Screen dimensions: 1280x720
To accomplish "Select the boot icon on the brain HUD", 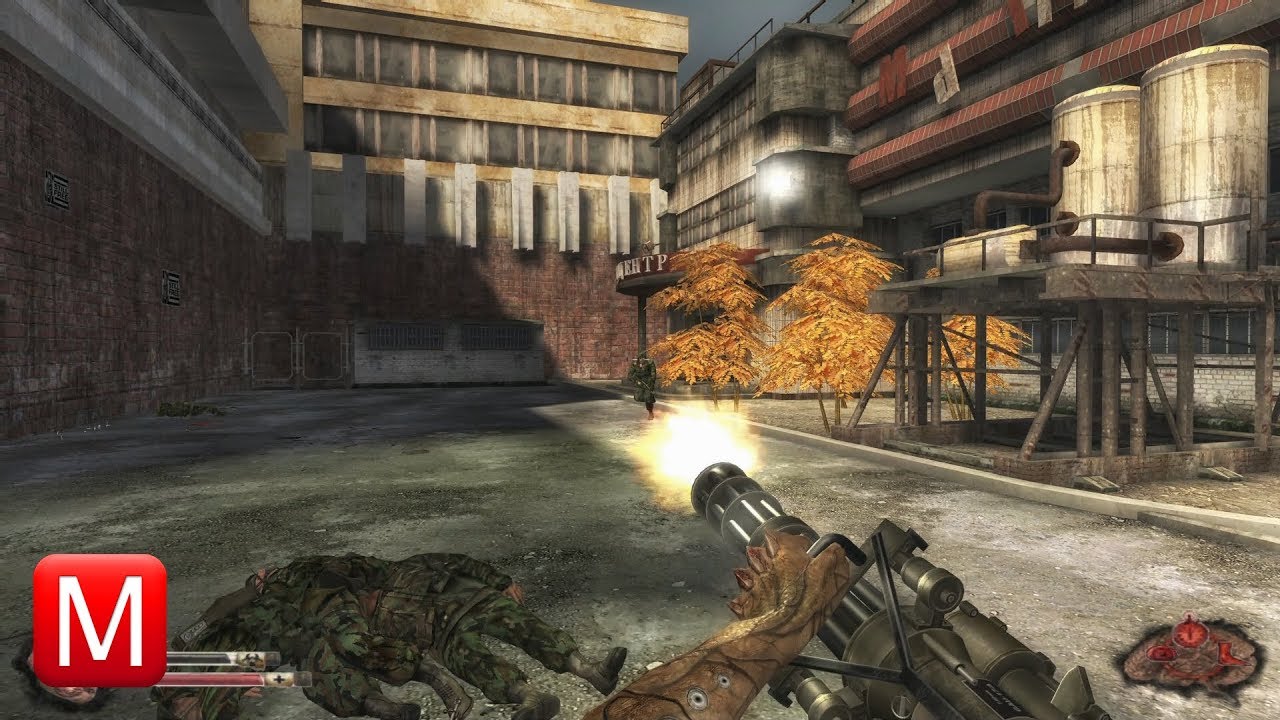I will (x=1231, y=654).
